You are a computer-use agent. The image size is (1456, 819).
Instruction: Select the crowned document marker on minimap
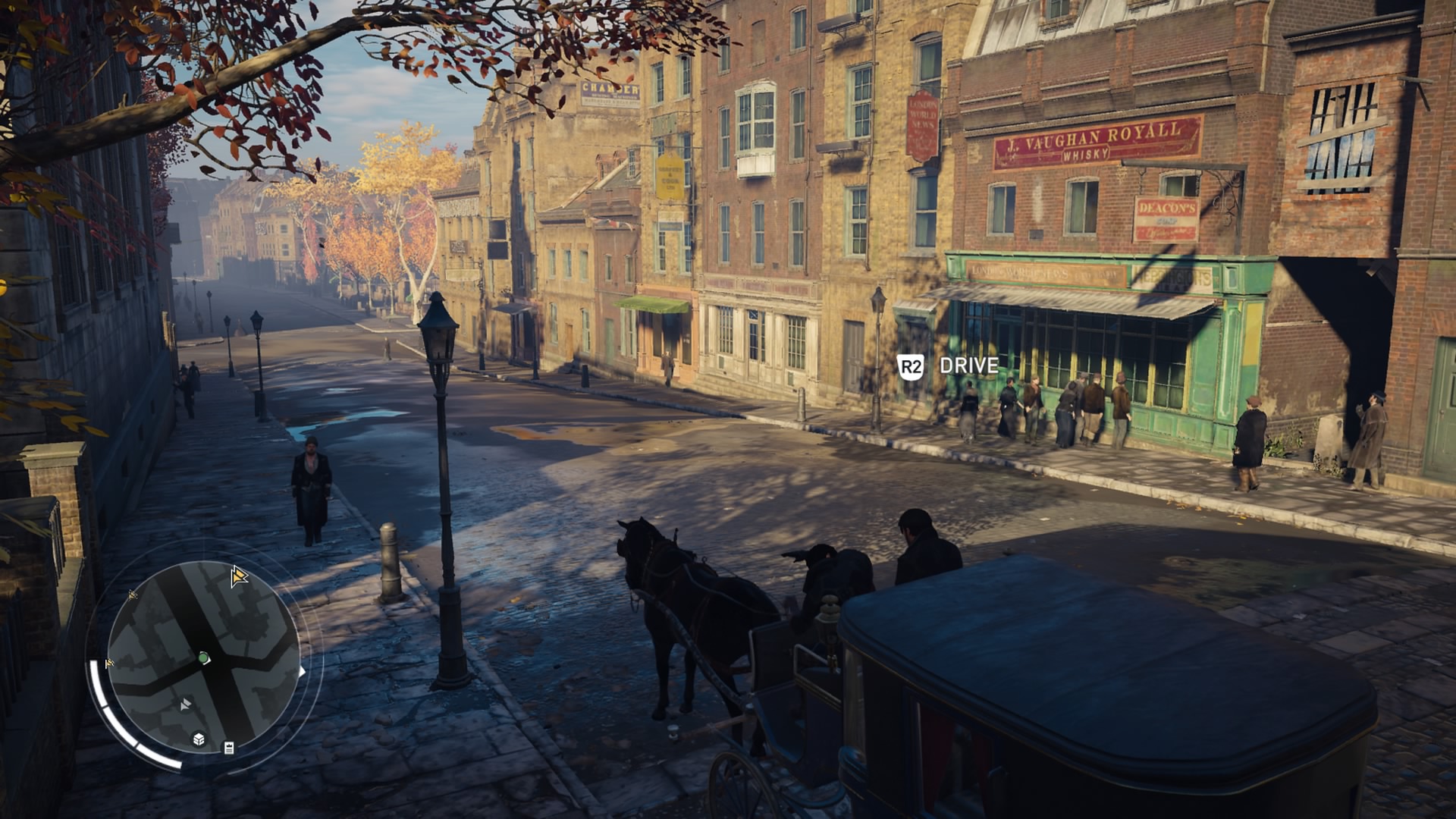(x=229, y=748)
